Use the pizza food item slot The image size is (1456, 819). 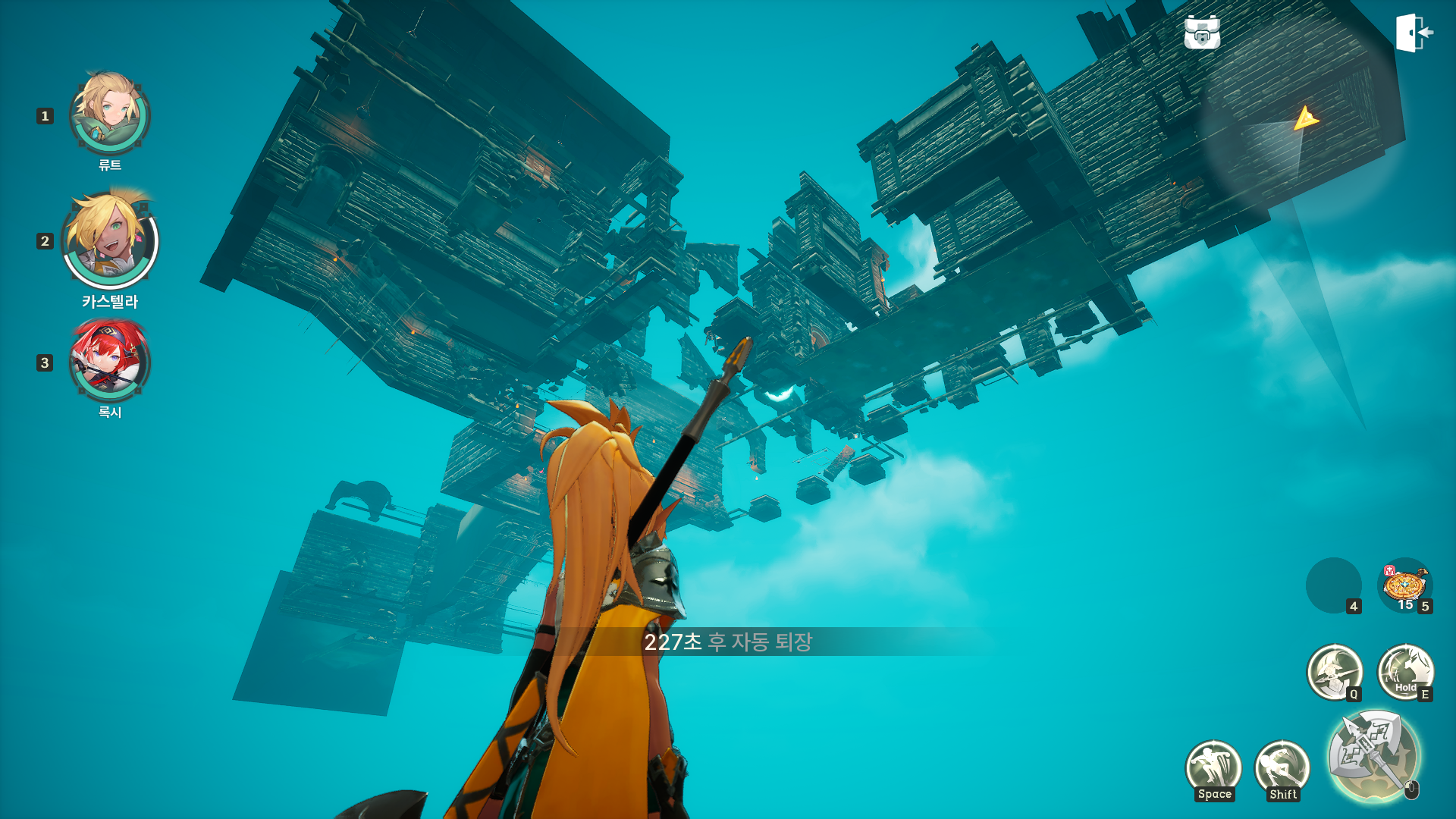(x=1404, y=586)
